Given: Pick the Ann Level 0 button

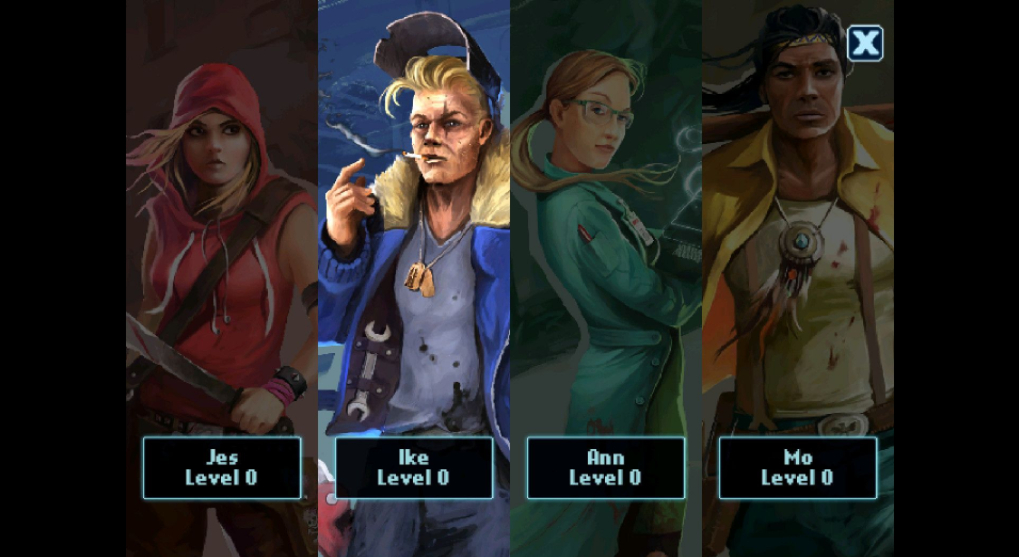Looking at the screenshot, I should pyautogui.click(x=605, y=467).
